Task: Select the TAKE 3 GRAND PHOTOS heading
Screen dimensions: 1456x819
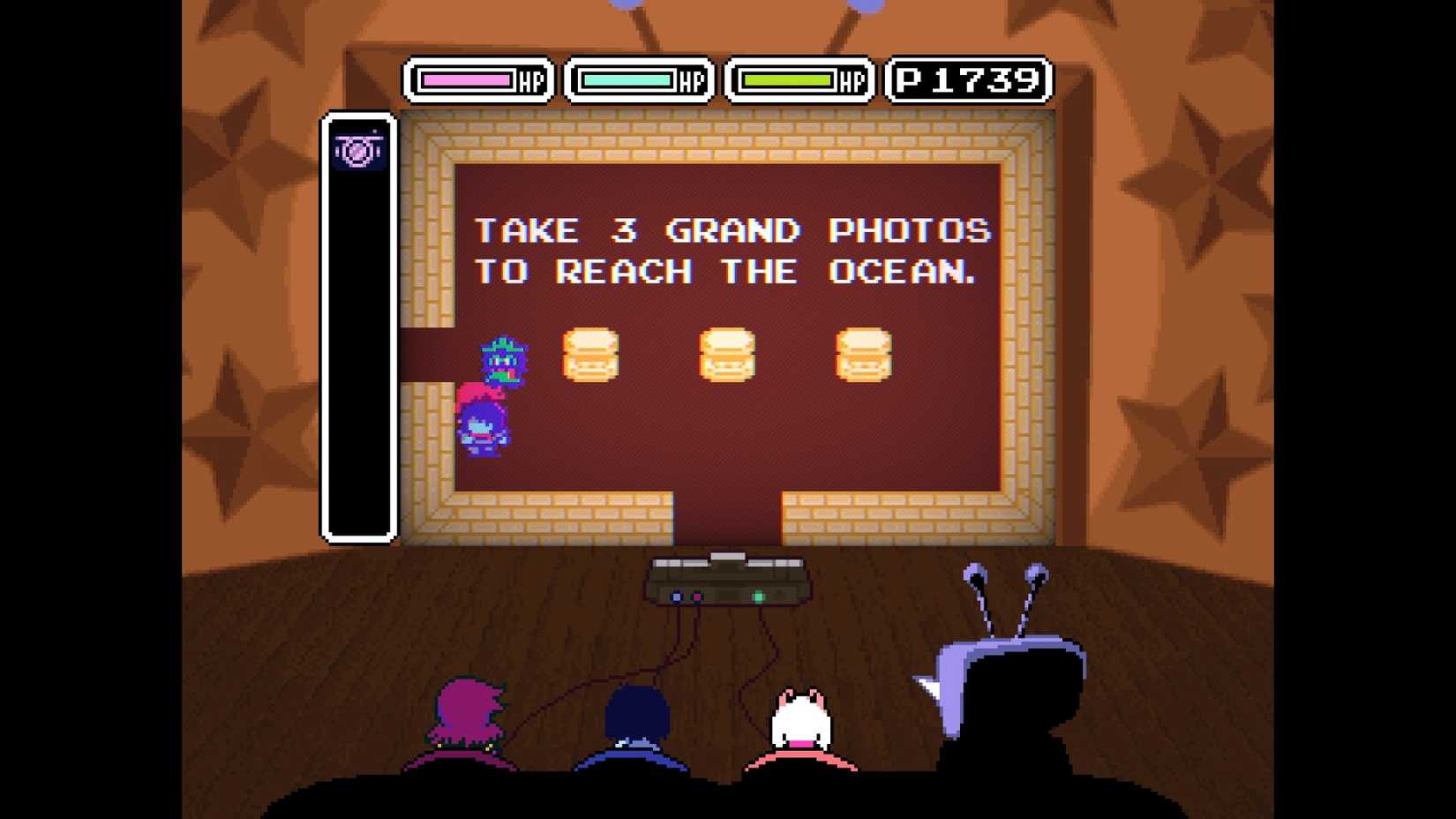Action: click(x=732, y=231)
